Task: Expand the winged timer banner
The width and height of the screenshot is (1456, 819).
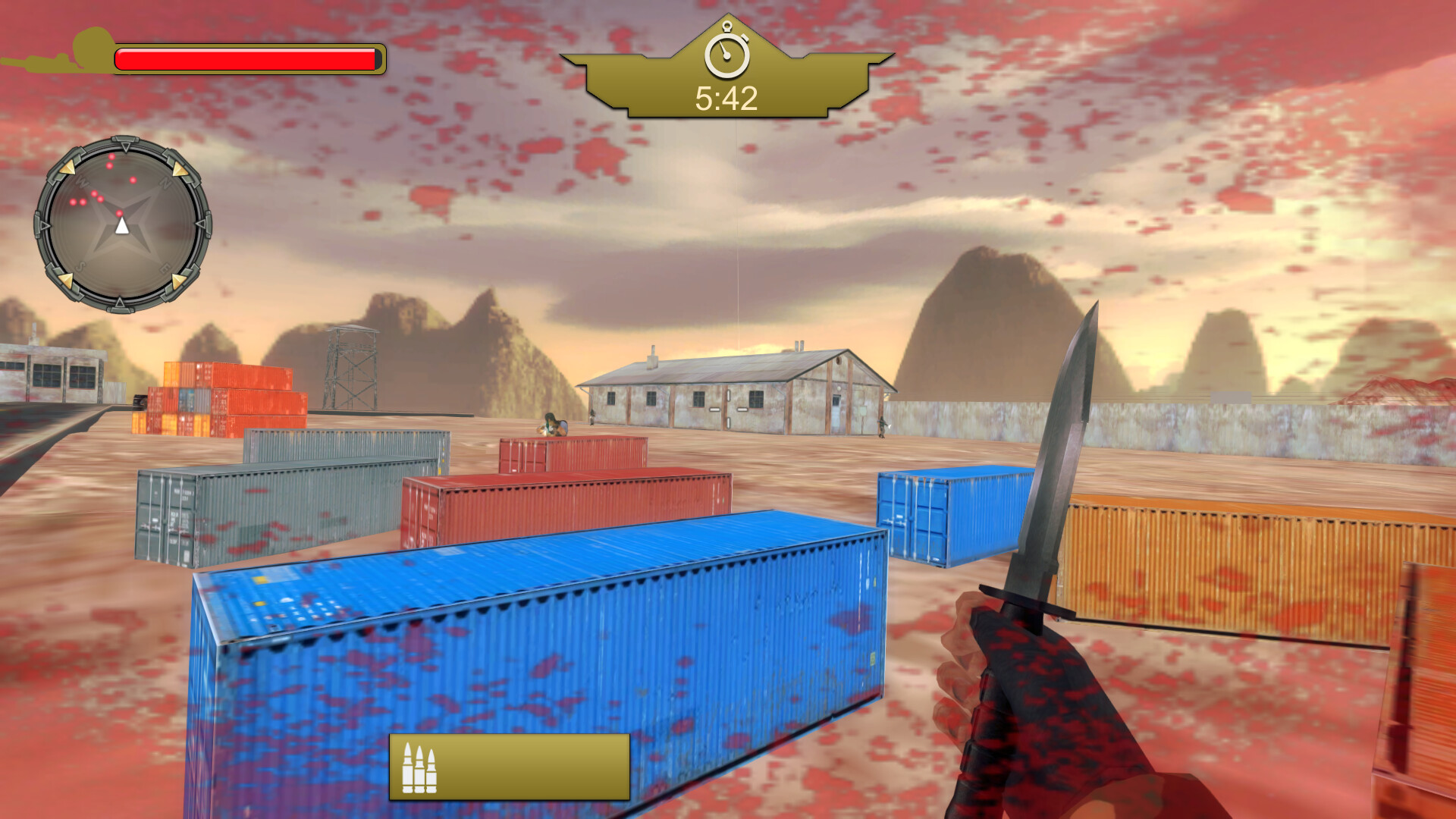Action: click(727, 76)
